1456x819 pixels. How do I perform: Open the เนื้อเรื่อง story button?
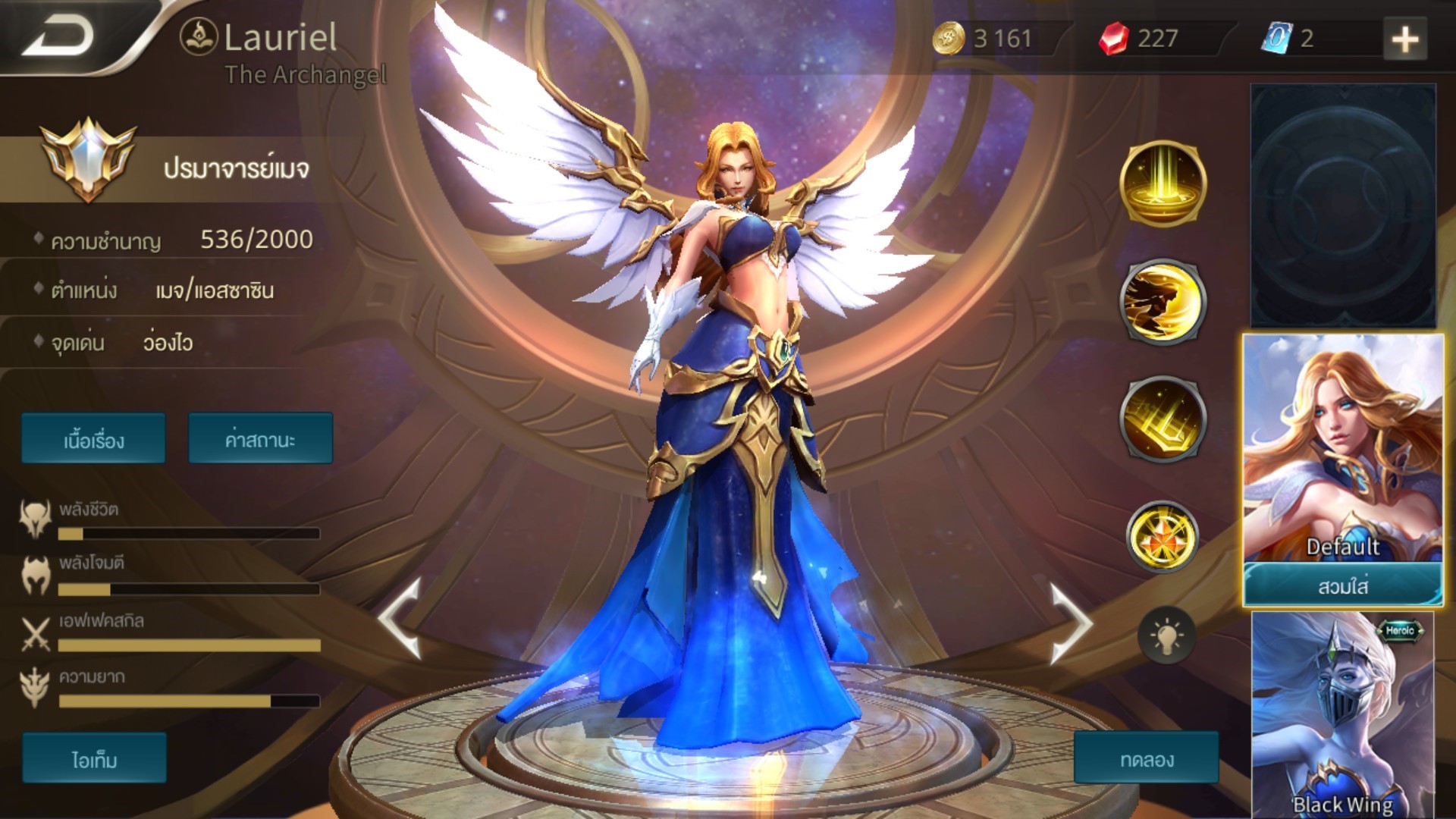pos(93,439)
